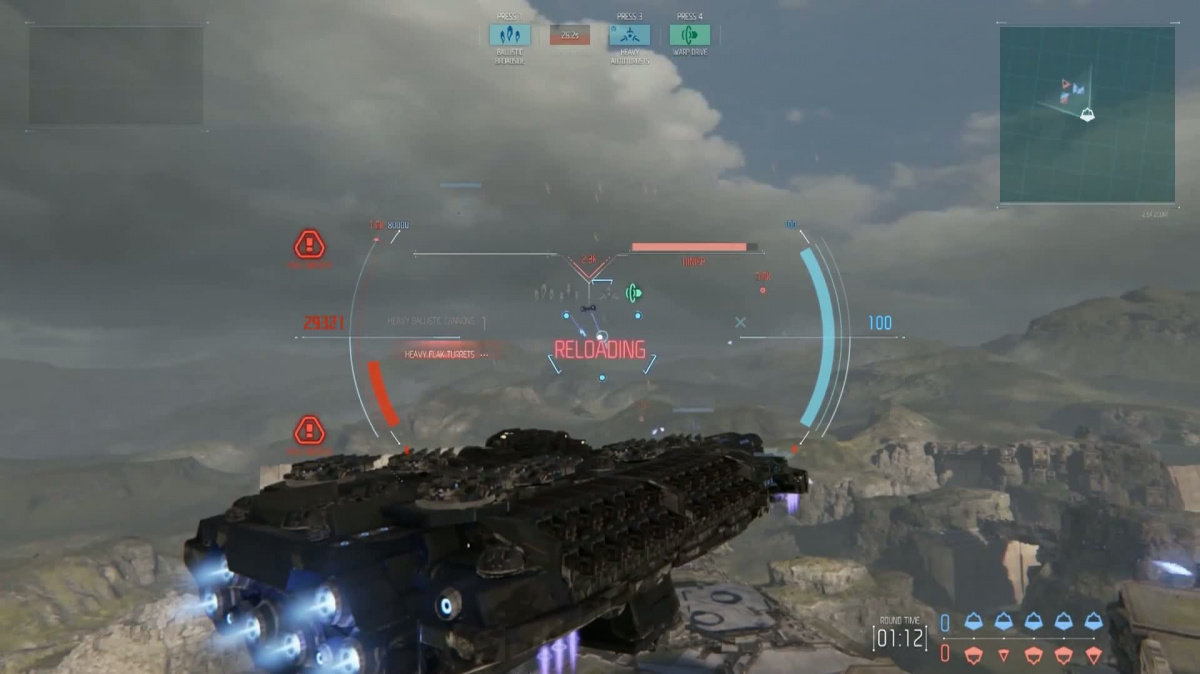Select the Heavy Flak Turrets weapon
Viewport: 1200px width, 674px height.
point(440,354)
